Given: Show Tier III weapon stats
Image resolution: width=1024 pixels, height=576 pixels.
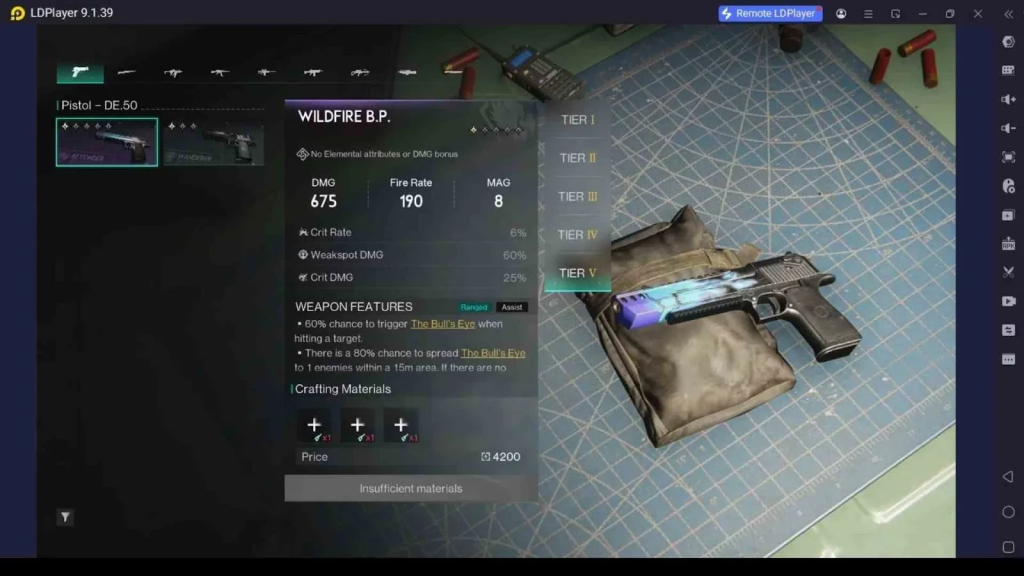Looking at the screenshot, I should point(577,196).
